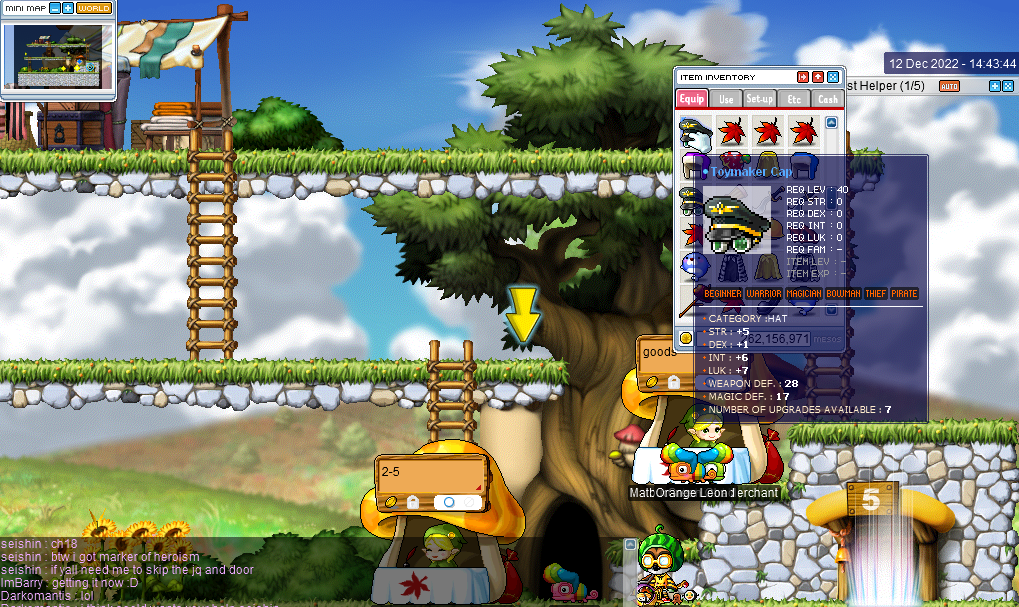Switch to the Use inventory tab
Viewport: 1019px width, 607px height.
coord(726,99)
